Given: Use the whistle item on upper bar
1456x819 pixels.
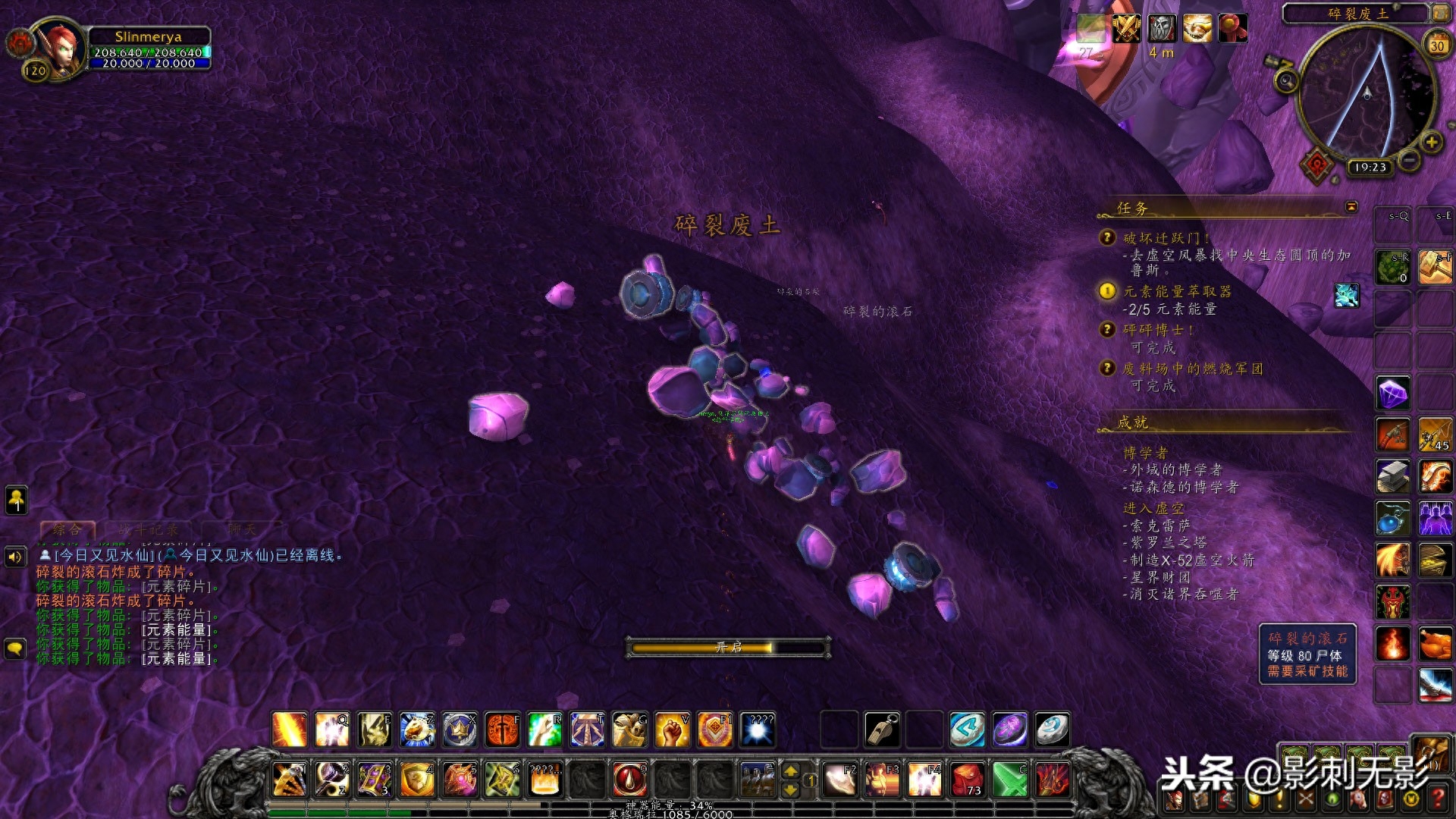Looking at the screenshot, I should (882, 730).
